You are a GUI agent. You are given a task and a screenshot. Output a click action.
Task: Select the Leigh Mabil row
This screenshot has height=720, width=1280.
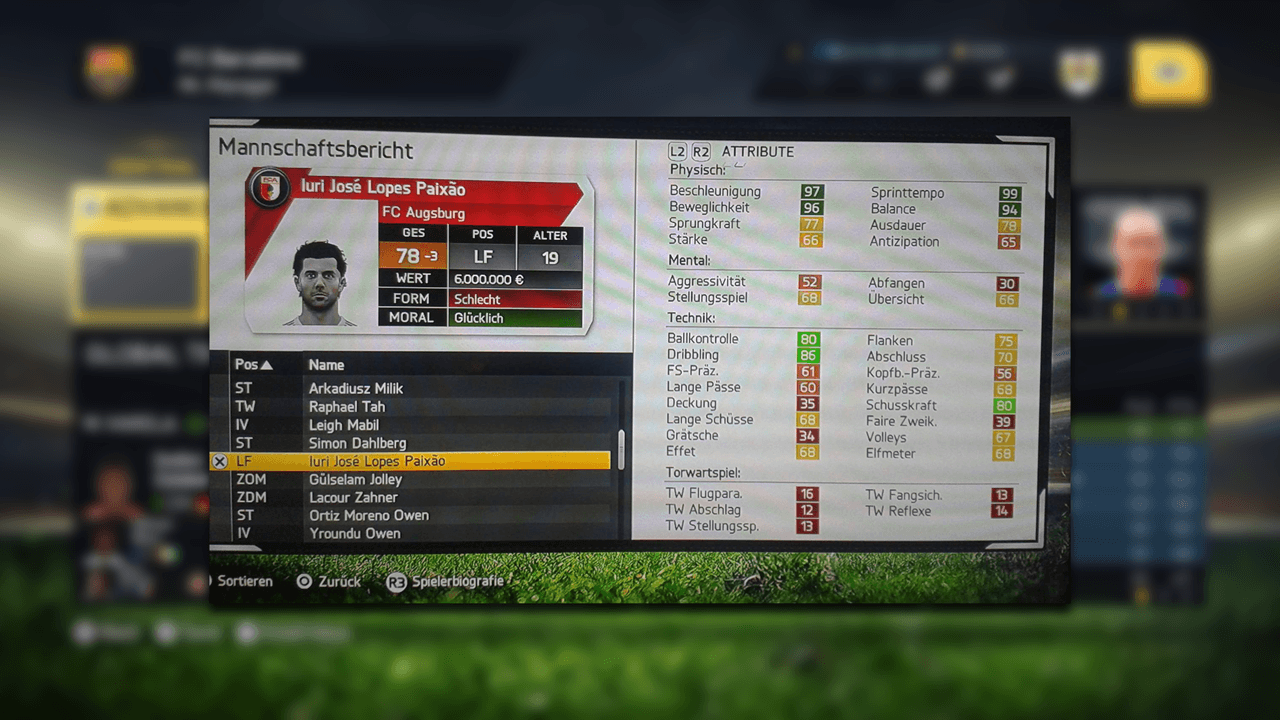(344, 425)
